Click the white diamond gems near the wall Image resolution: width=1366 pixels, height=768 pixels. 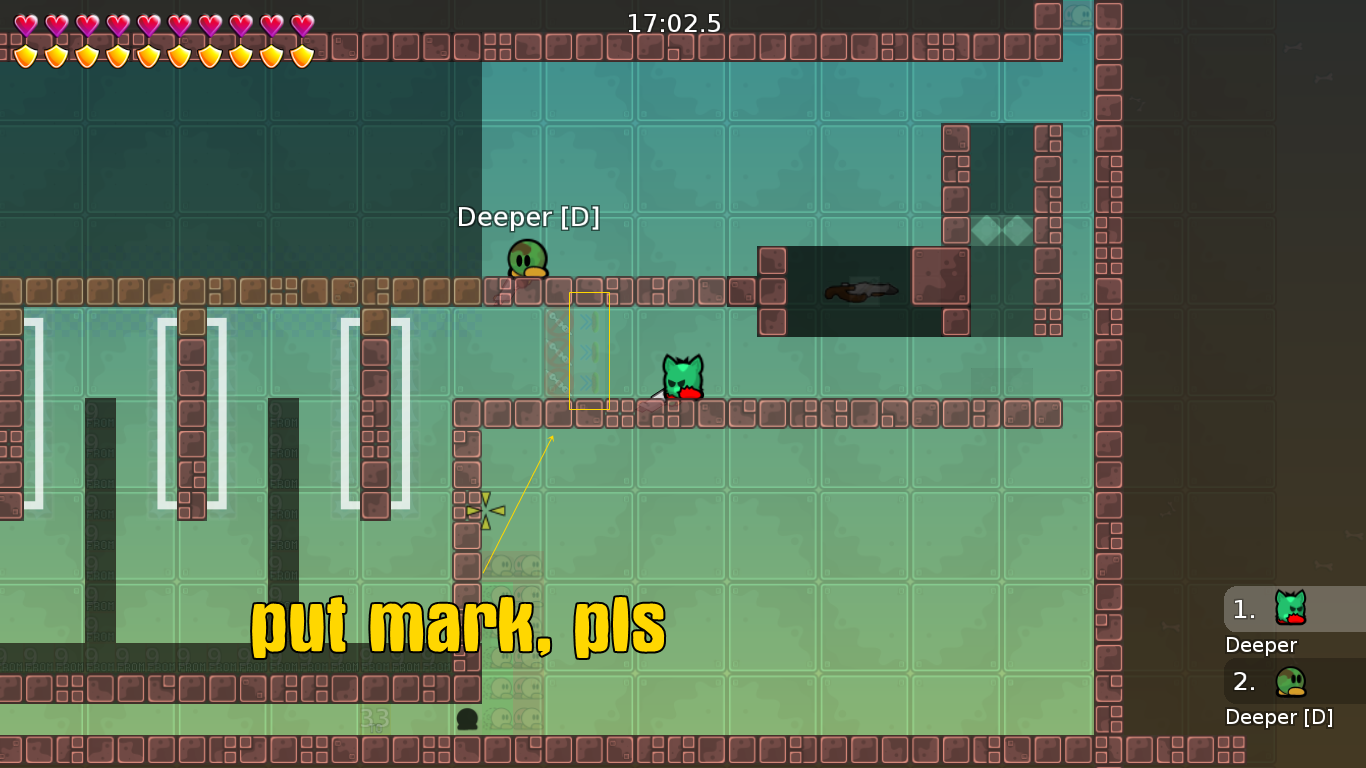pyautogui.click(x=1000, y=229)
